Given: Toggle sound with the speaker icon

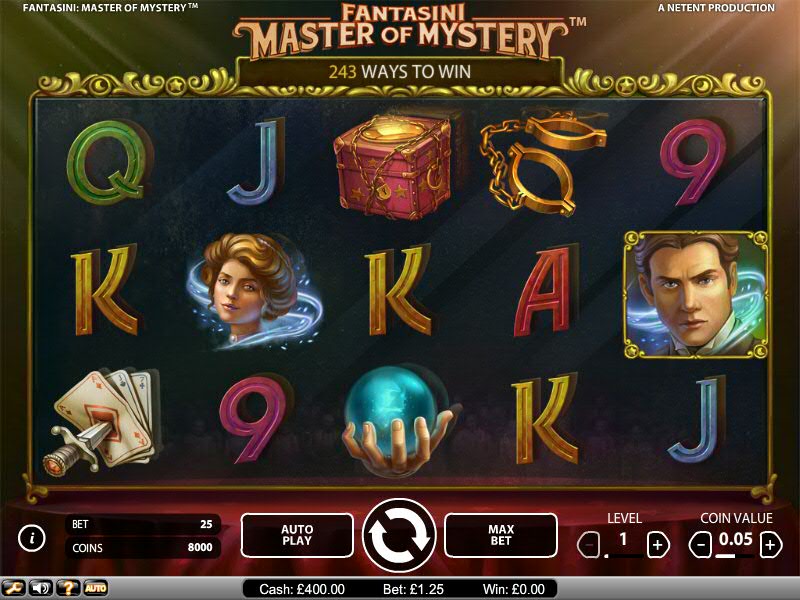Looking at the screenshot, I should point(41,588).
